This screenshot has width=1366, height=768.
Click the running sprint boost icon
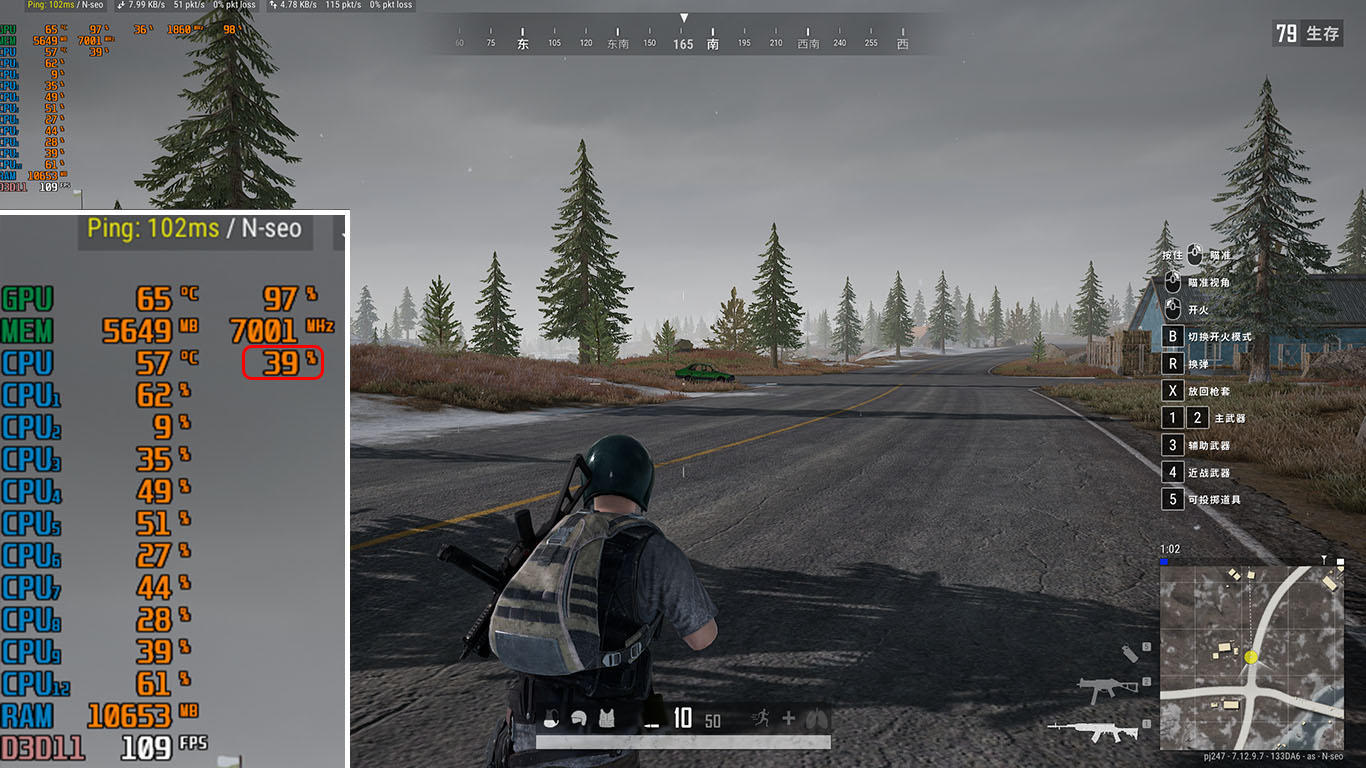point(762,717)
